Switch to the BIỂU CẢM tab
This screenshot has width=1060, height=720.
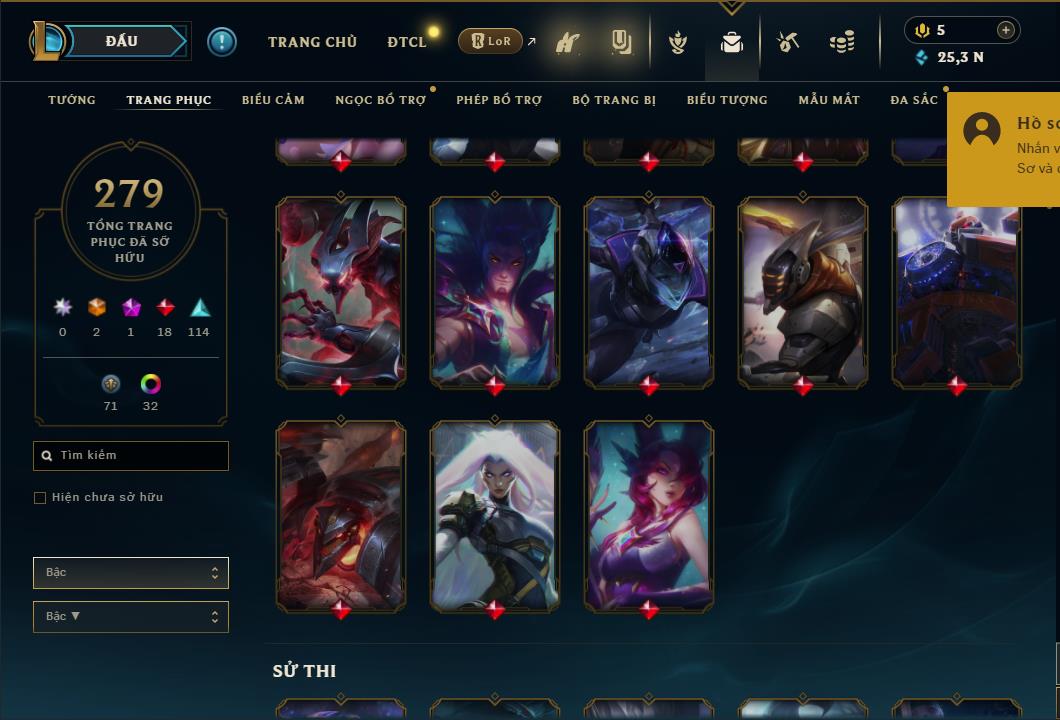(273, 100)
